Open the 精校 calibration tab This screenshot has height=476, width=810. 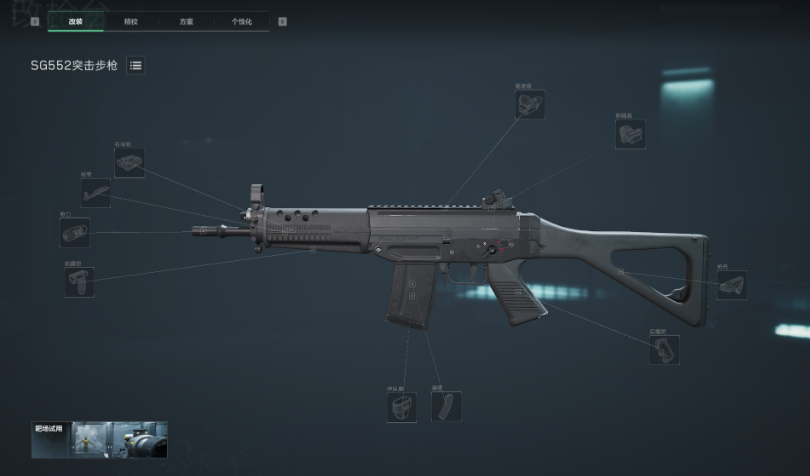pyautogui.click(x=131, y=20)
